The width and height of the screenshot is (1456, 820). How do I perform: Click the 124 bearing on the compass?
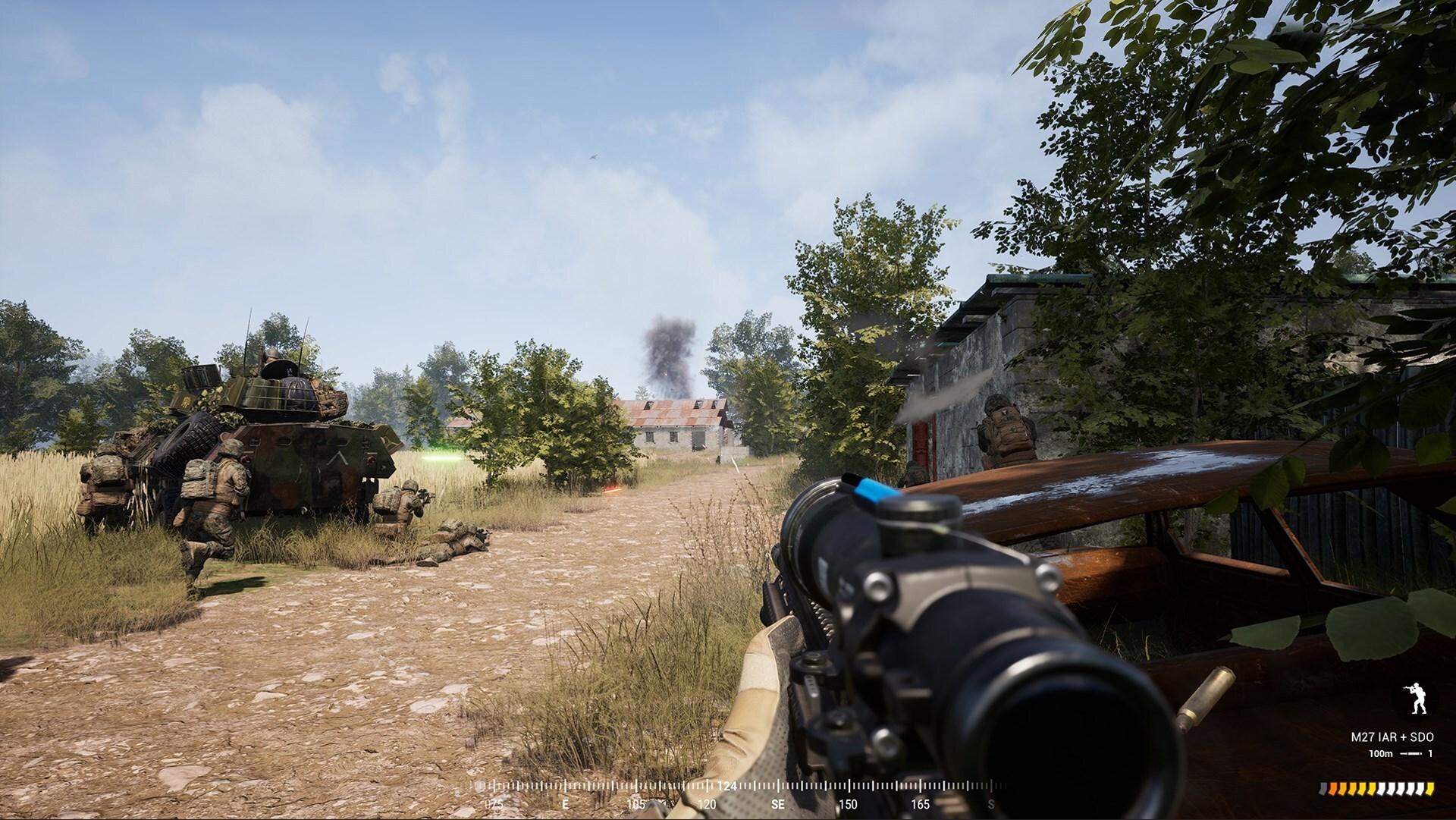[726, 786]
